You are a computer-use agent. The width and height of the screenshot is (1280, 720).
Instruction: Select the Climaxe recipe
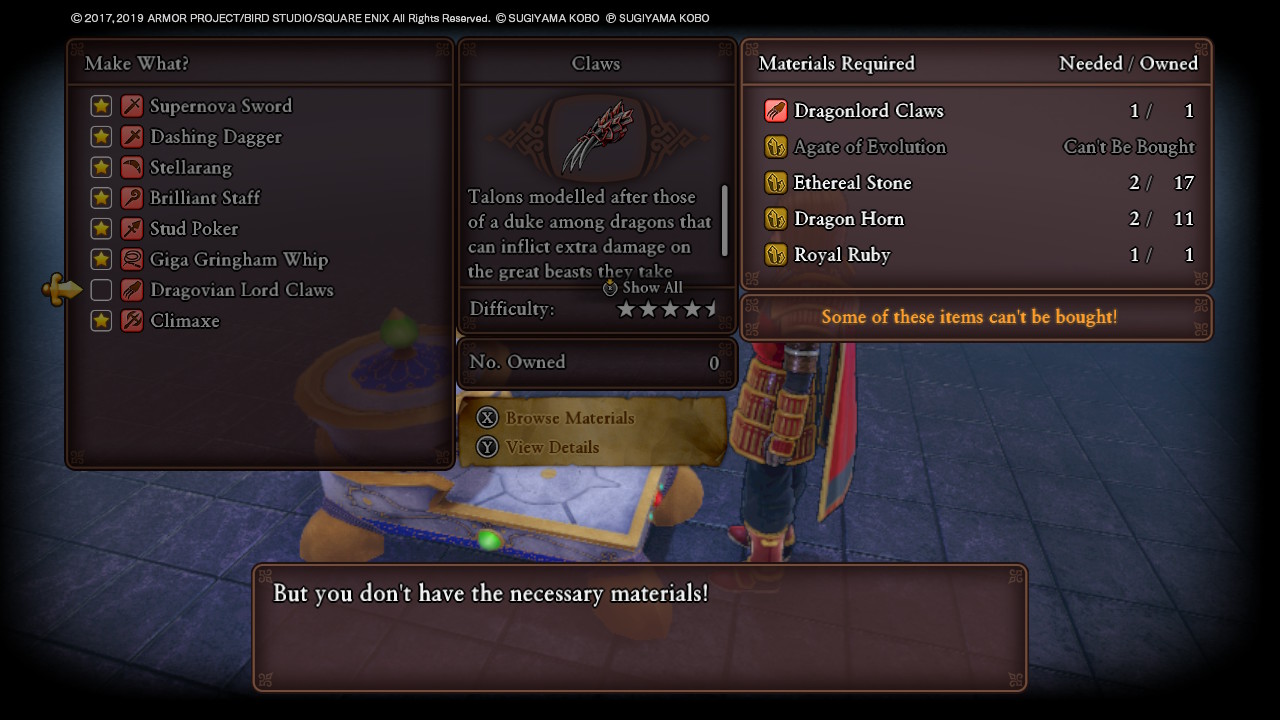184,321
